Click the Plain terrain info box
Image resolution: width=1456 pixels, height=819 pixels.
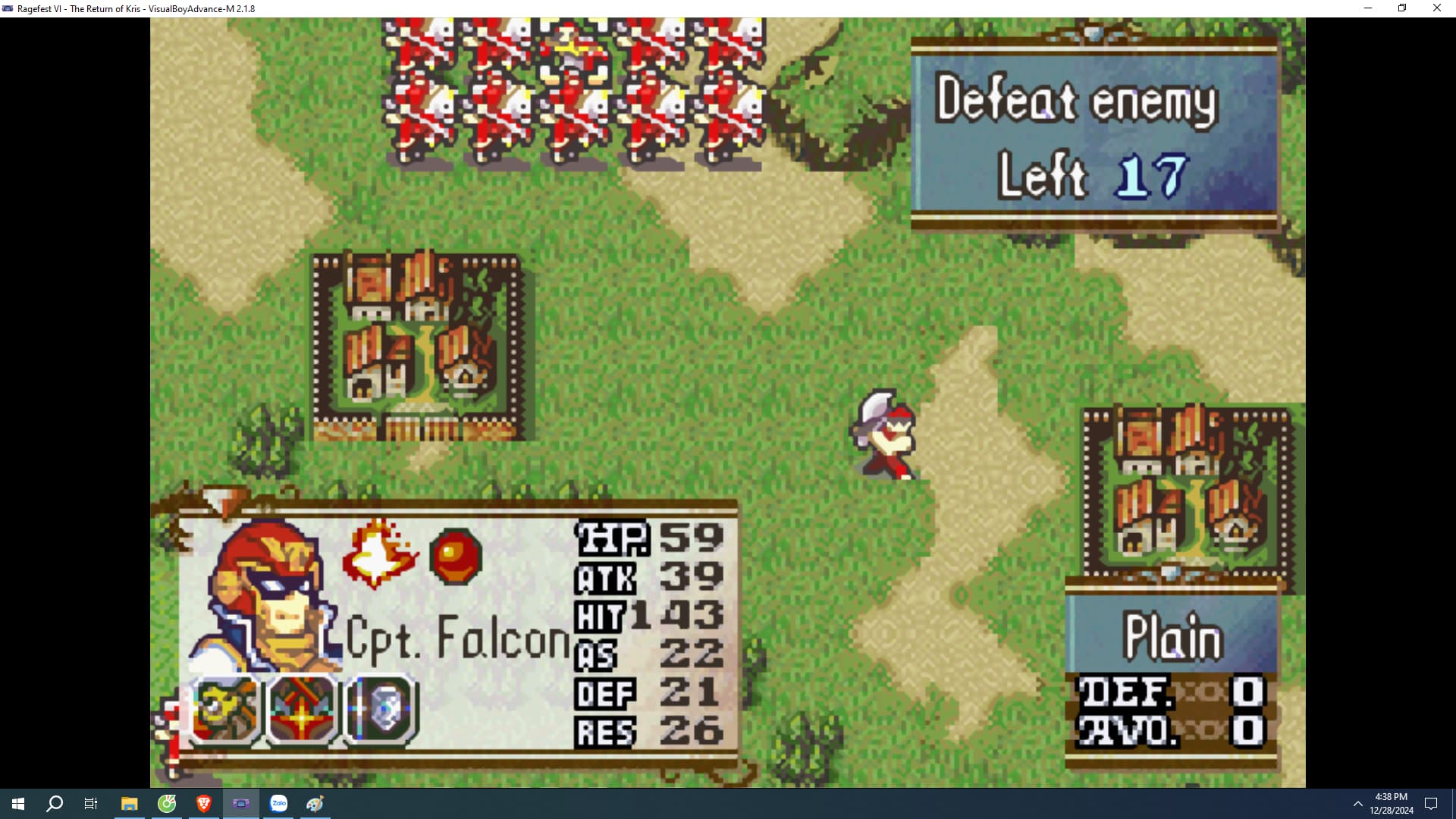[x=1172, y=637]
